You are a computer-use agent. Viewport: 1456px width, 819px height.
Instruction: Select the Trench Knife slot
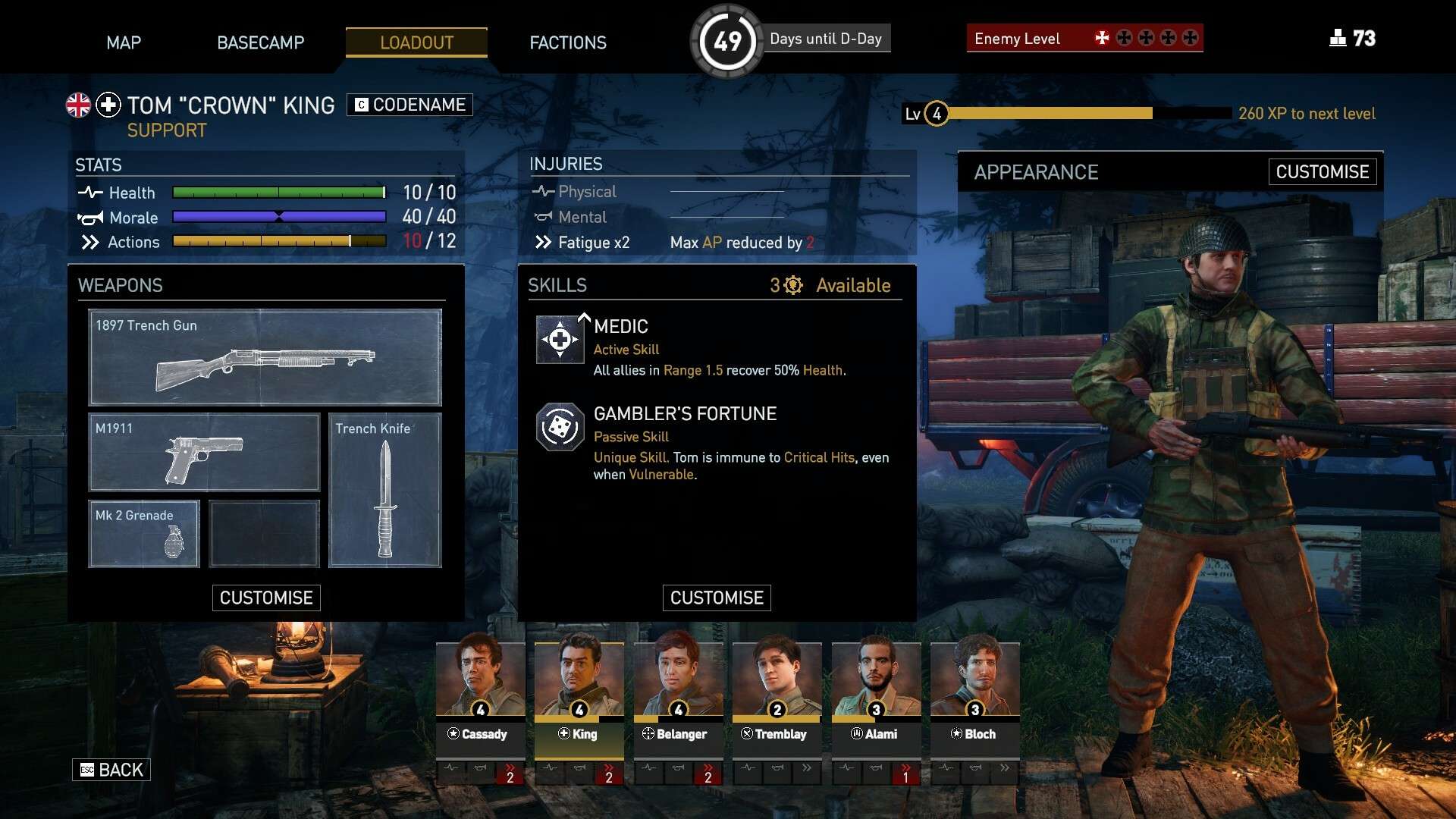point(384,490)
